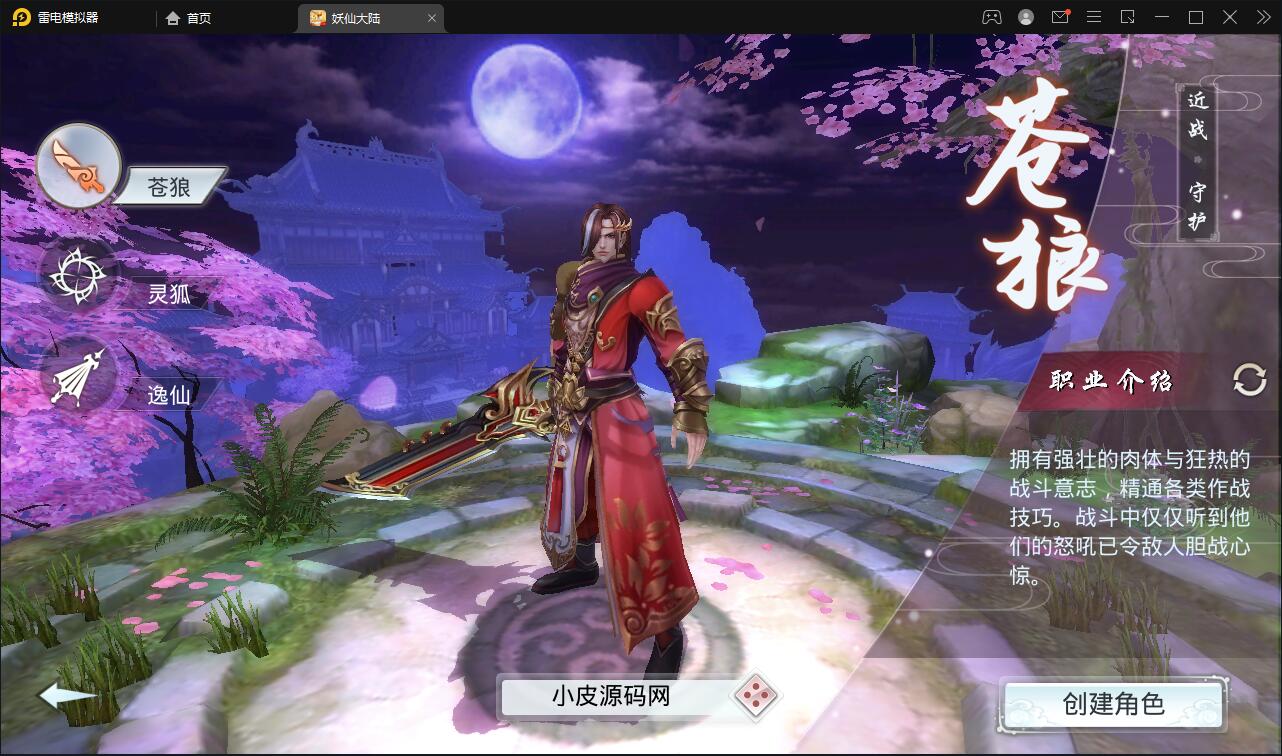
Task: Switch to the 首页 home tab
Action: tap(185, 17)
